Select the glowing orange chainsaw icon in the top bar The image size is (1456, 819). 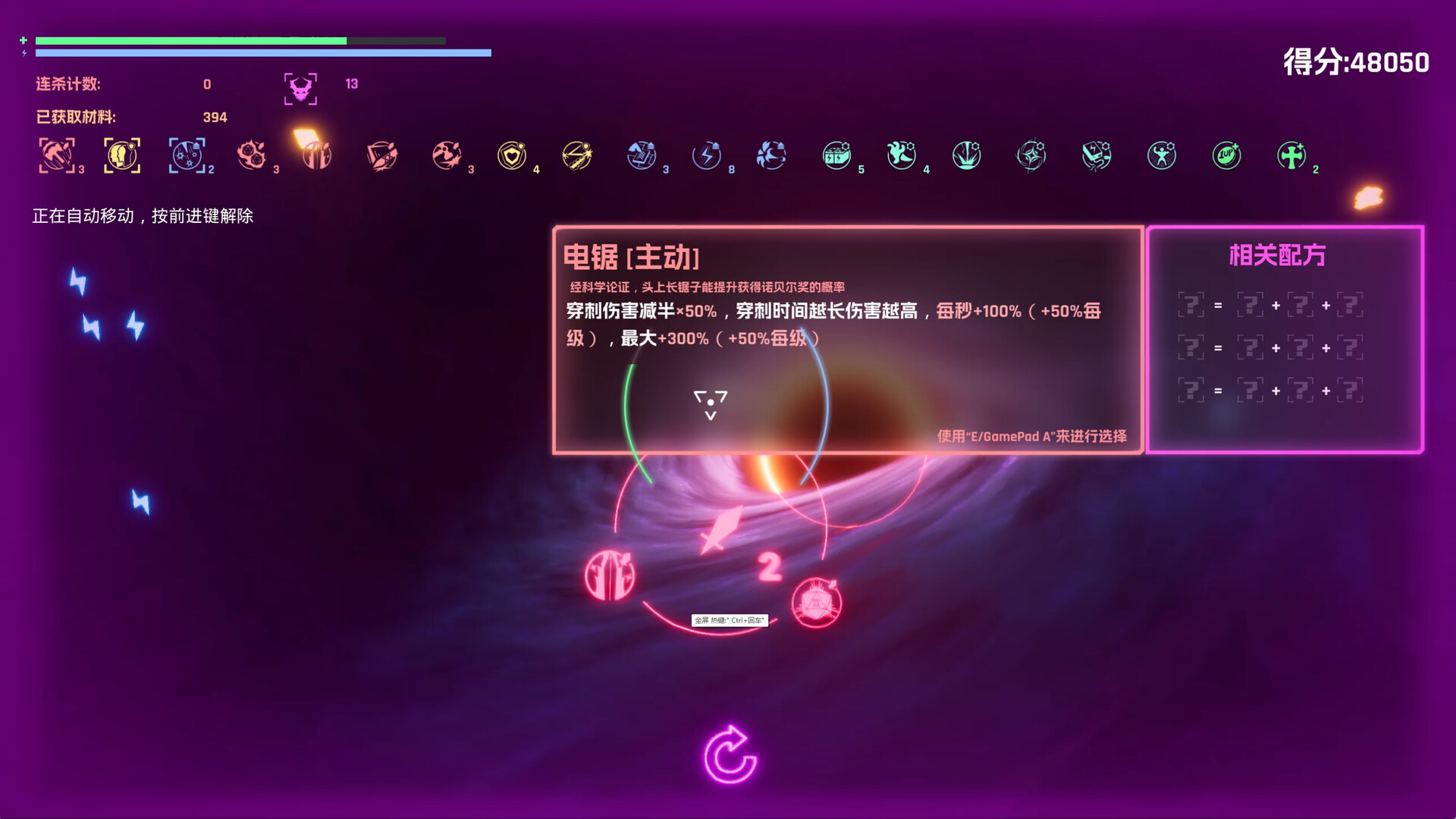316,152
